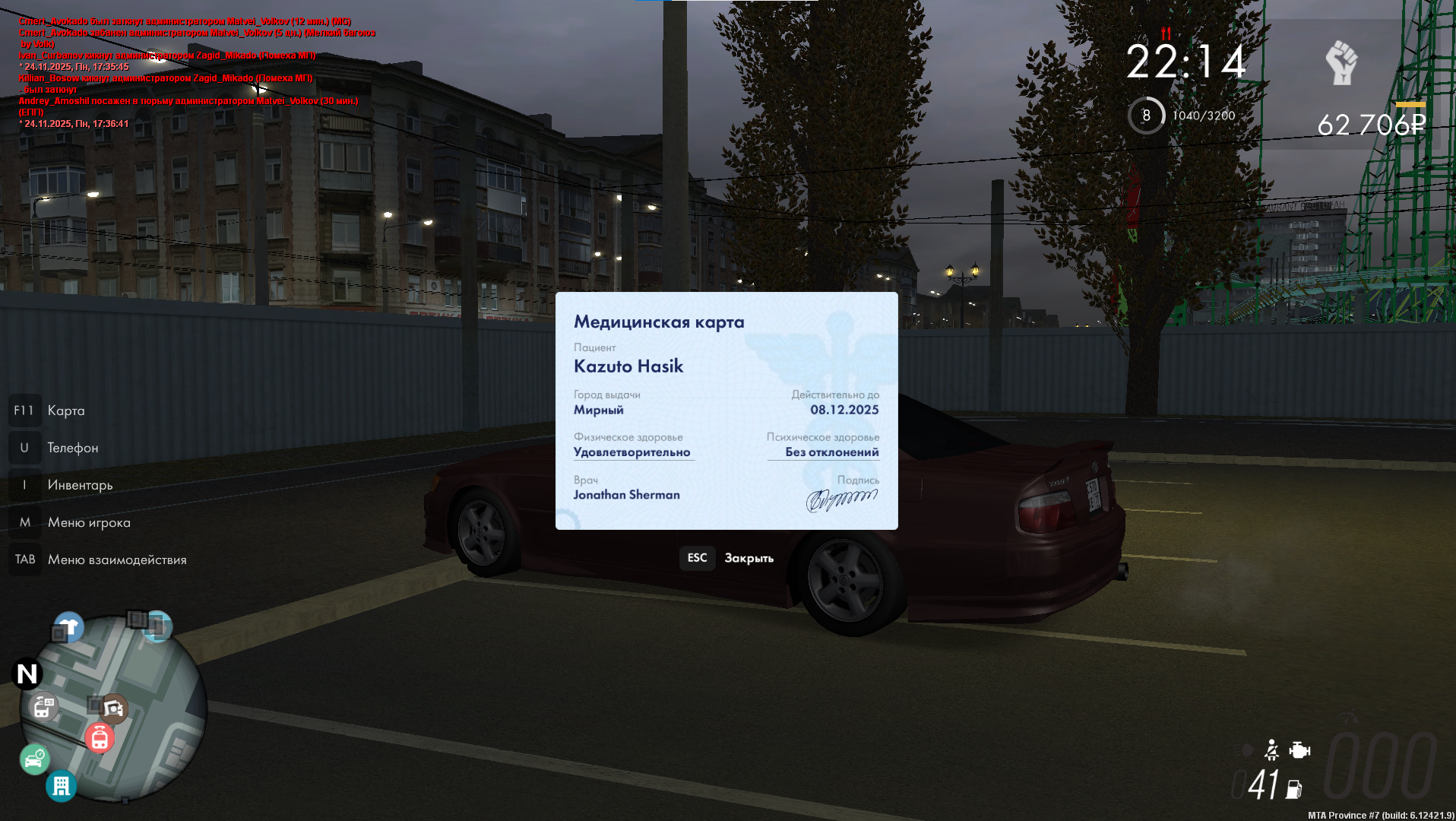This screenshot has width=1456, height=821.
Task: Click the raised fist icon
Action: (1341, 63)
